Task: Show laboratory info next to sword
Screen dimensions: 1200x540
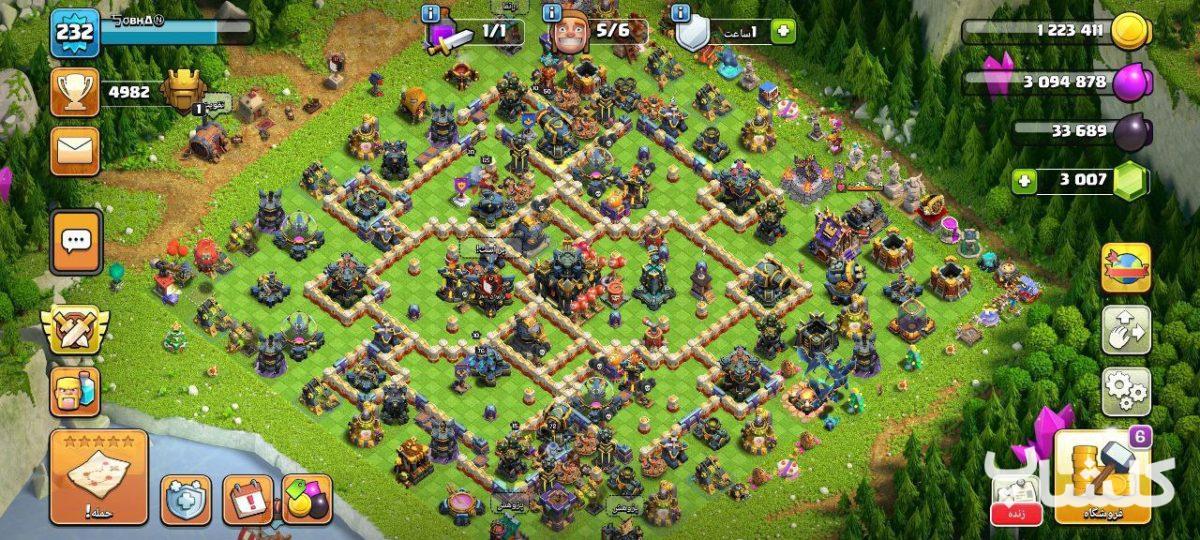Action: [430, 14]
